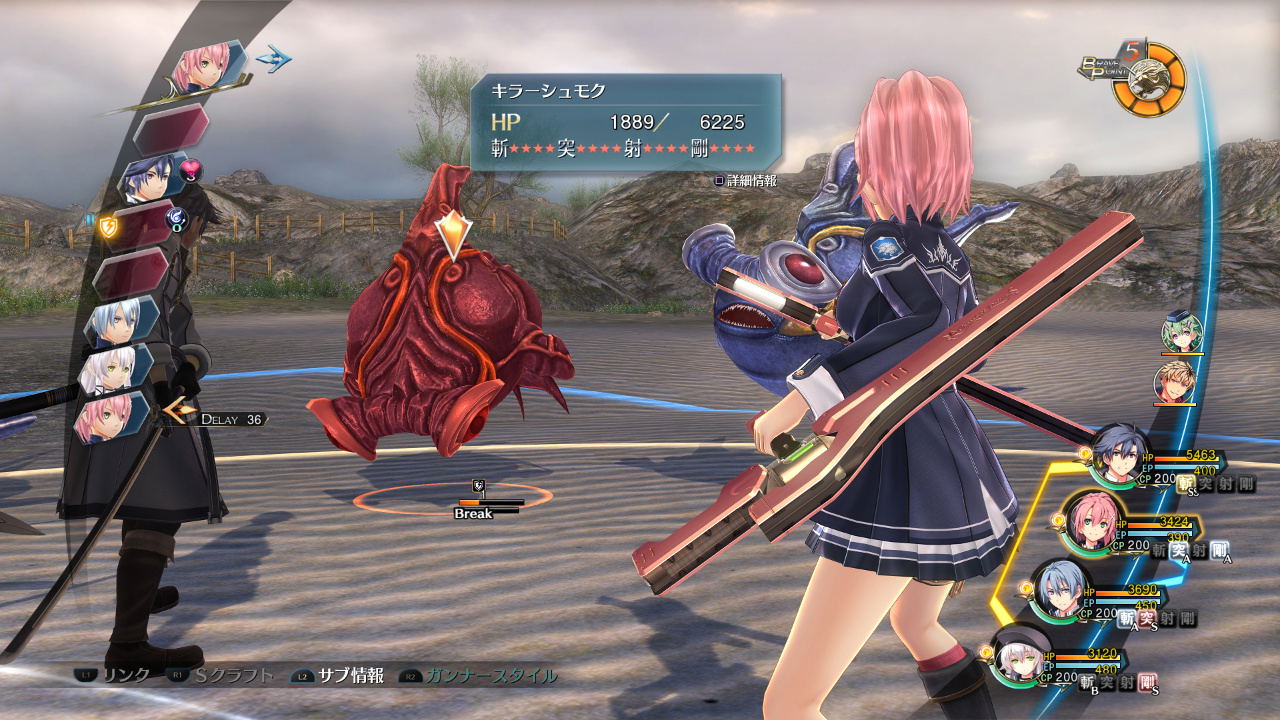Click the Brave Points gauge
This screenshot has width=1280, height=720.
pos(1150,80)
